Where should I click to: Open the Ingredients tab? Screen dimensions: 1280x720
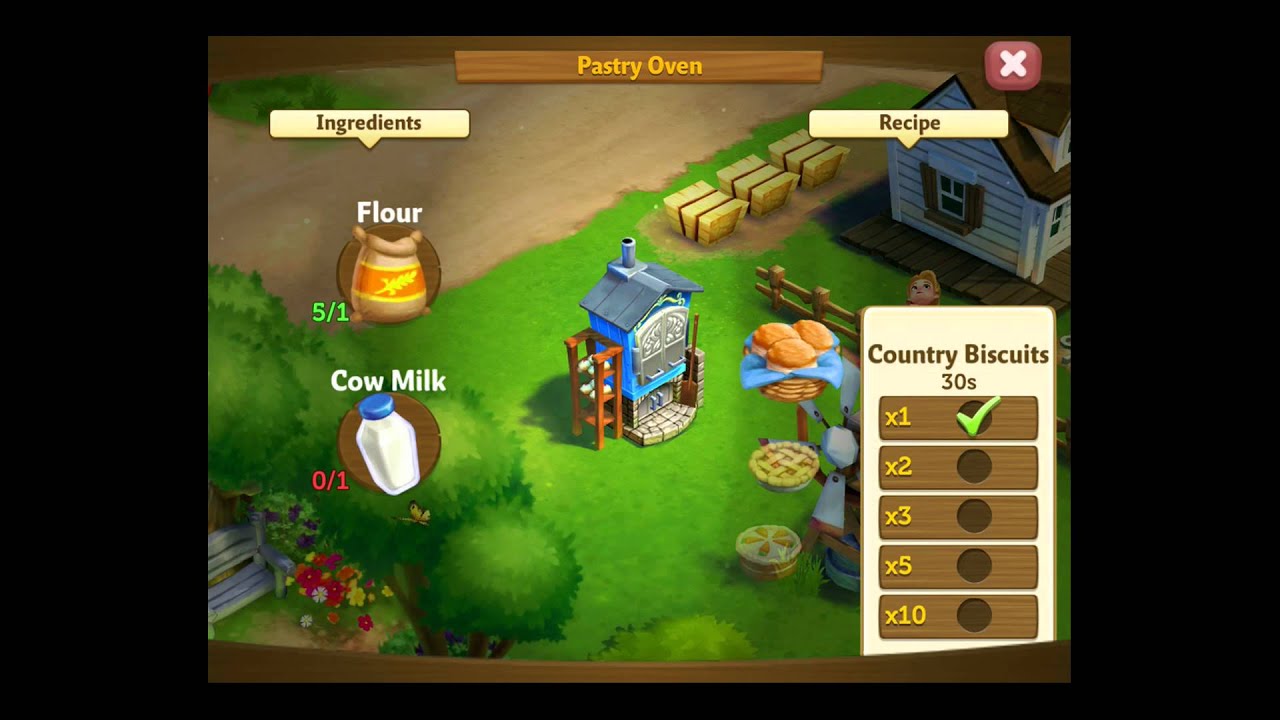(x=369, y=123)
